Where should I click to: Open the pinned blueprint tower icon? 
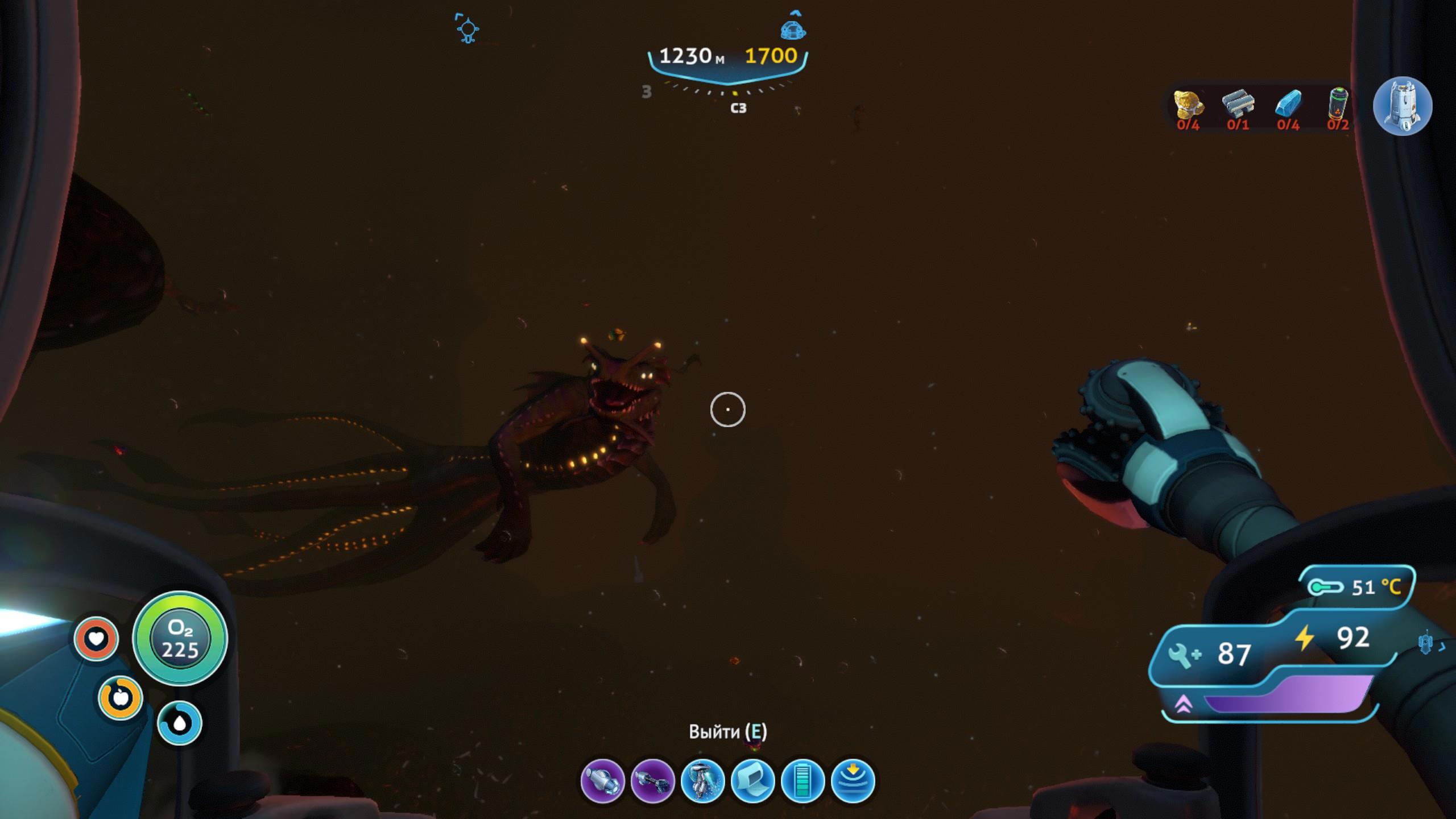(x=1402, y=106)
